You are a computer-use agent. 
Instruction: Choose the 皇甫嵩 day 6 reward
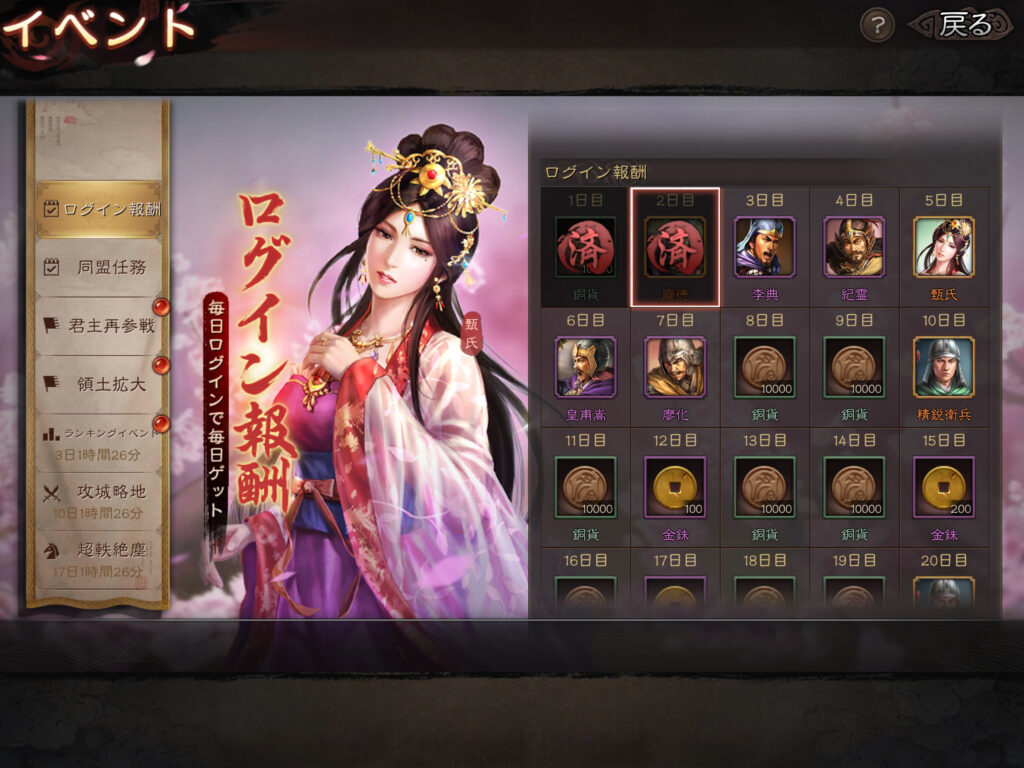(x=585, y=367)
